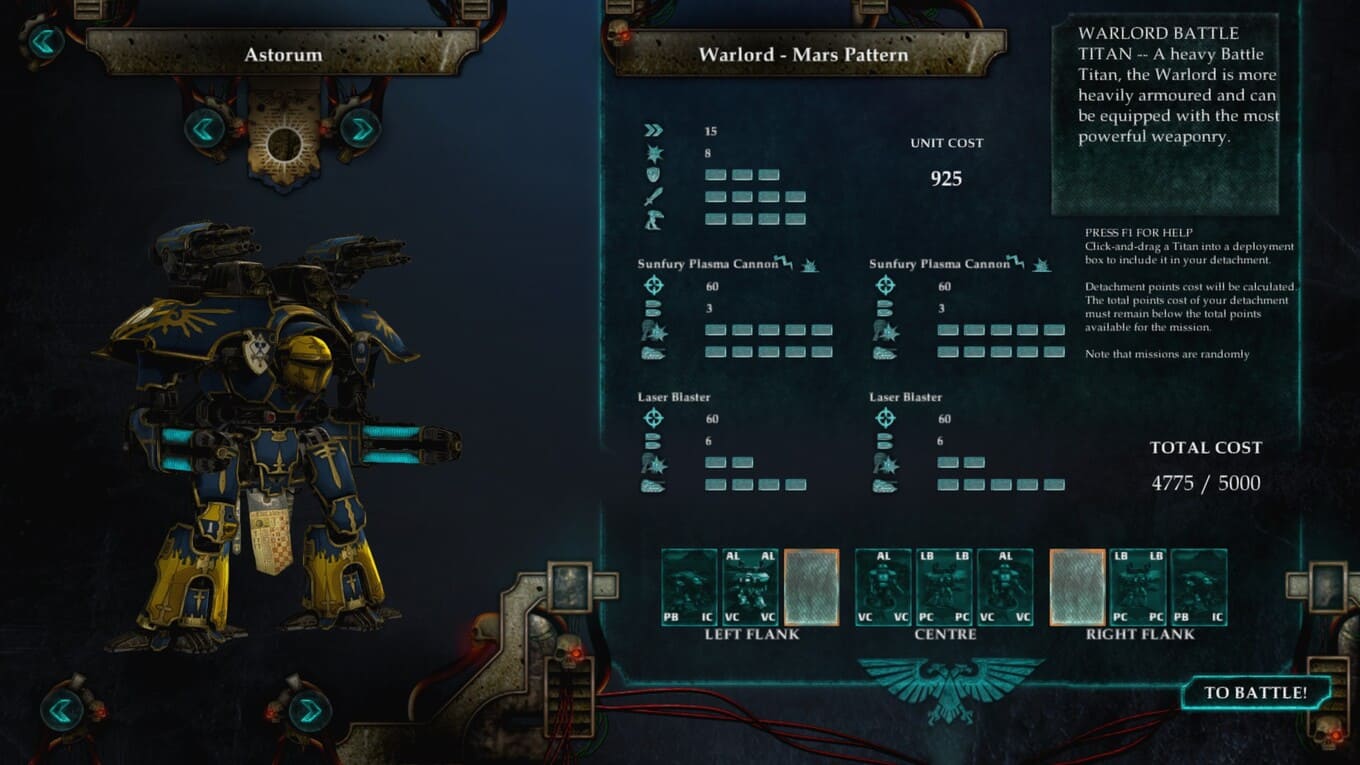Screen dimensions: 1360x765
Task: Select the Left Flank Titan card marked AL AL
Action: [750, 587]
